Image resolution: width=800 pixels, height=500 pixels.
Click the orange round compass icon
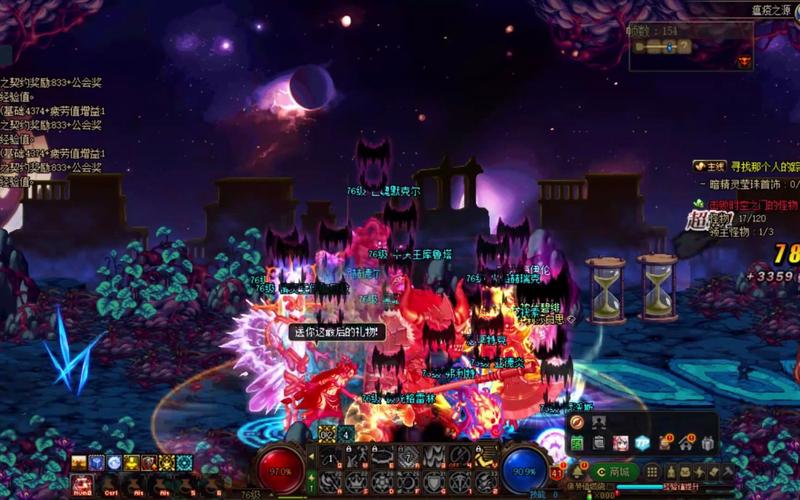pyautogui.click(x=577, y=423)
